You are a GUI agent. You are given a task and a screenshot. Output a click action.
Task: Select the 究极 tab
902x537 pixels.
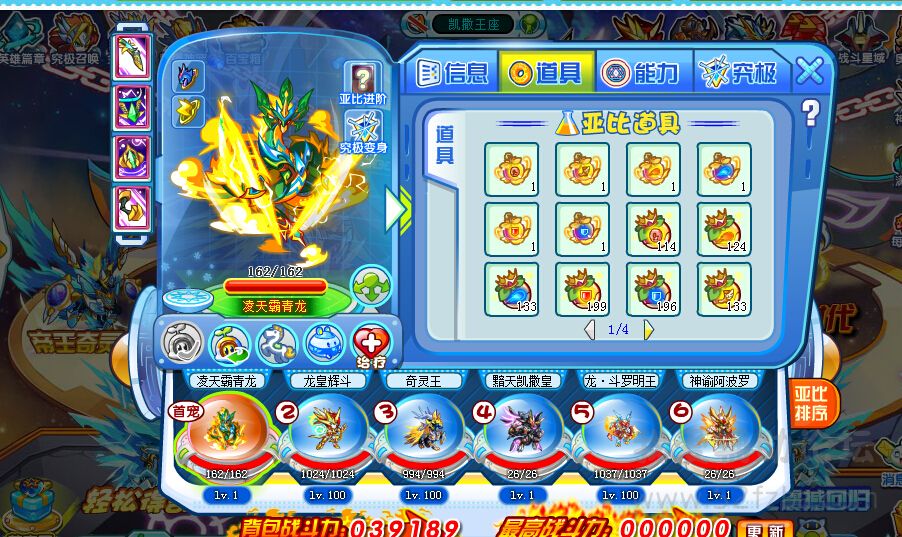741,71
